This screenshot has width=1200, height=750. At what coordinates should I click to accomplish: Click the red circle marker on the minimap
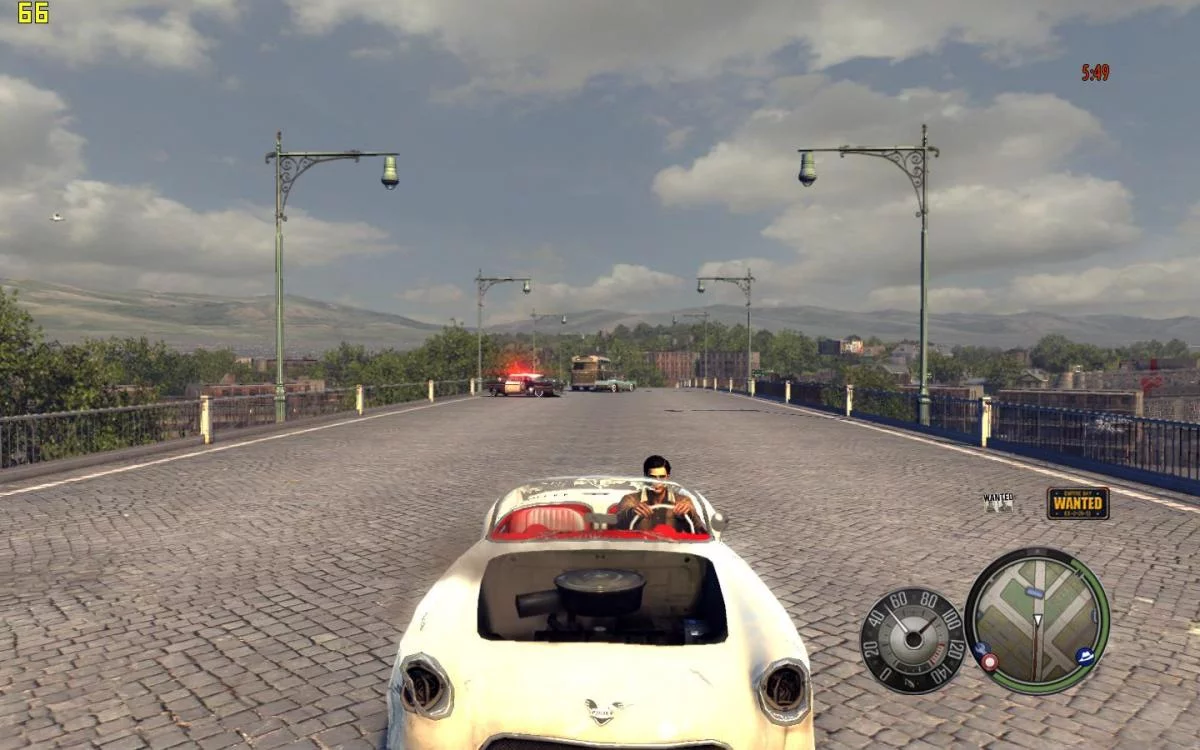[x=989, y=661]
